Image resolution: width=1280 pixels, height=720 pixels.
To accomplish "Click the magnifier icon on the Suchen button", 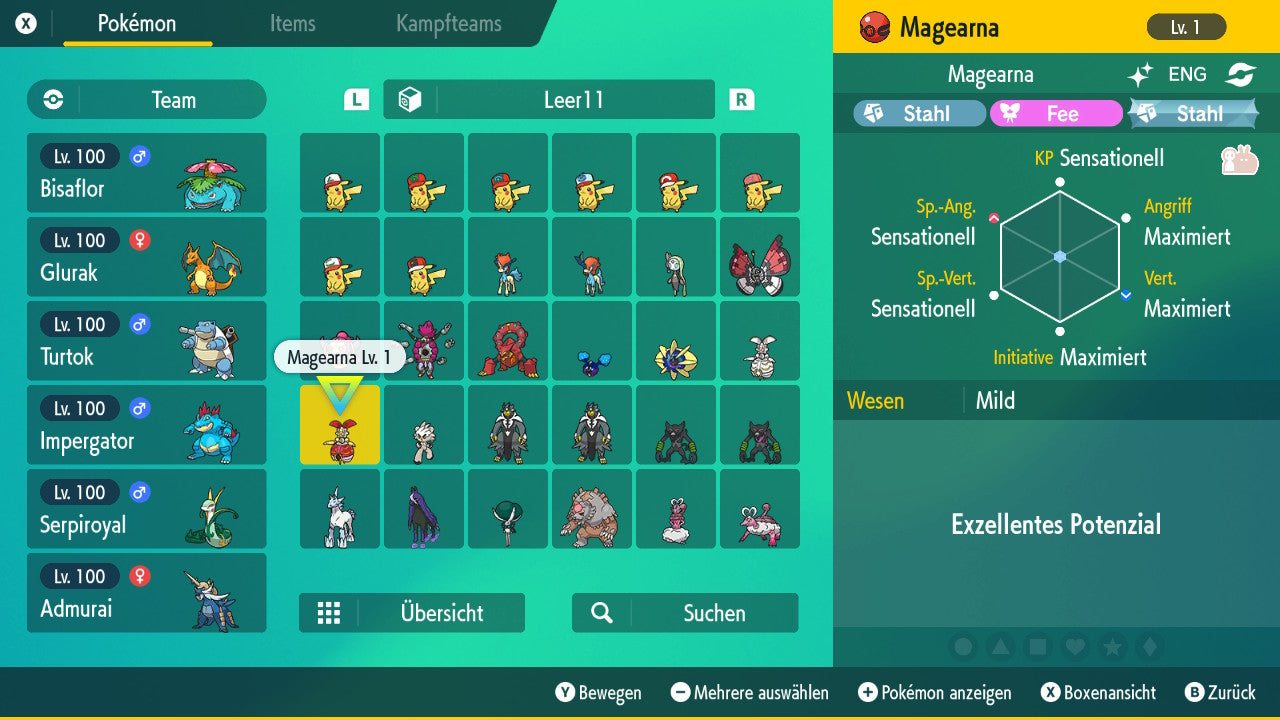I will coord(600,613).
